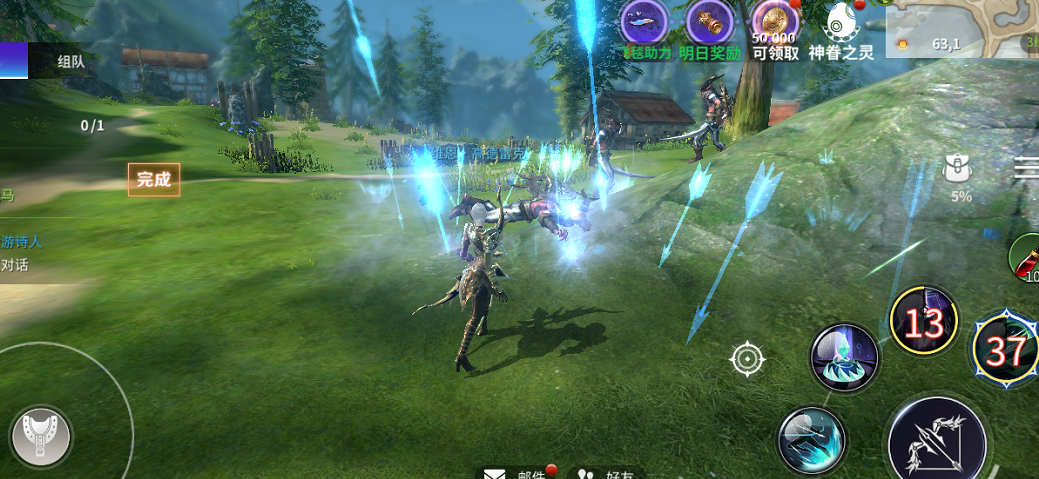The image size is (1039, 479).
Task: Click the orange 完成 button
Action: [x=154, y=180]
